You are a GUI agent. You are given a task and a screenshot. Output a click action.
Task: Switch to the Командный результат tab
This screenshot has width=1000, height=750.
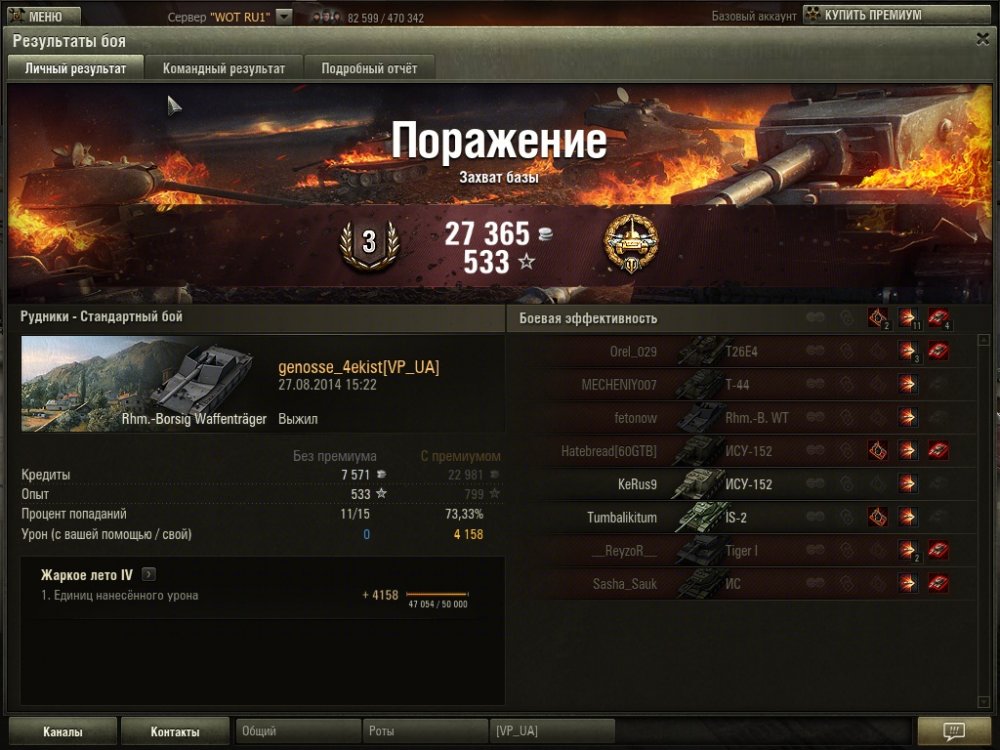[x=224, y=69]
